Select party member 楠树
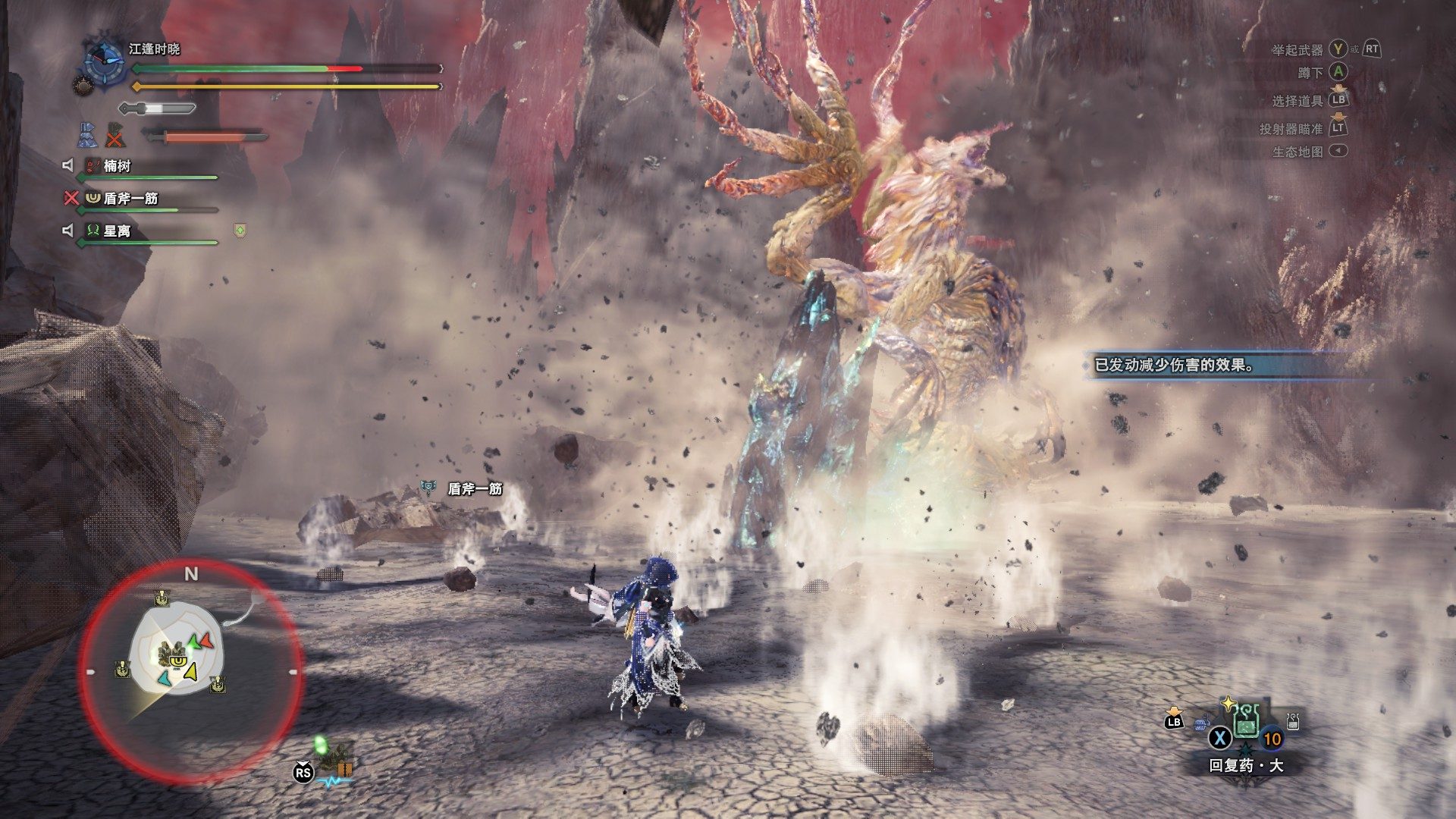1456x819 pixels. coord(118,166)
